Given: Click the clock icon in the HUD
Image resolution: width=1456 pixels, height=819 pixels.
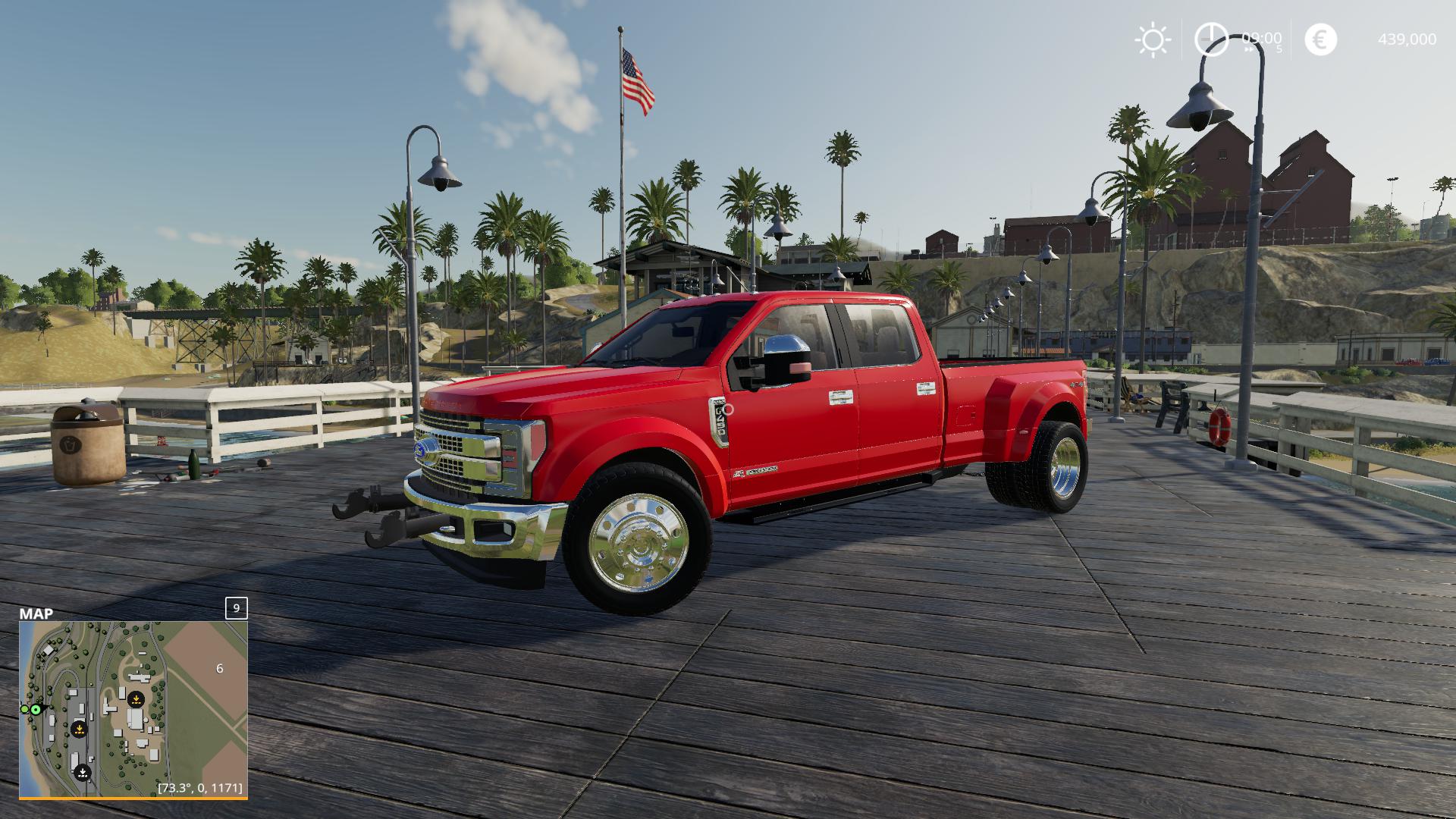Looking at the screenshot, I should [1211, 39].
